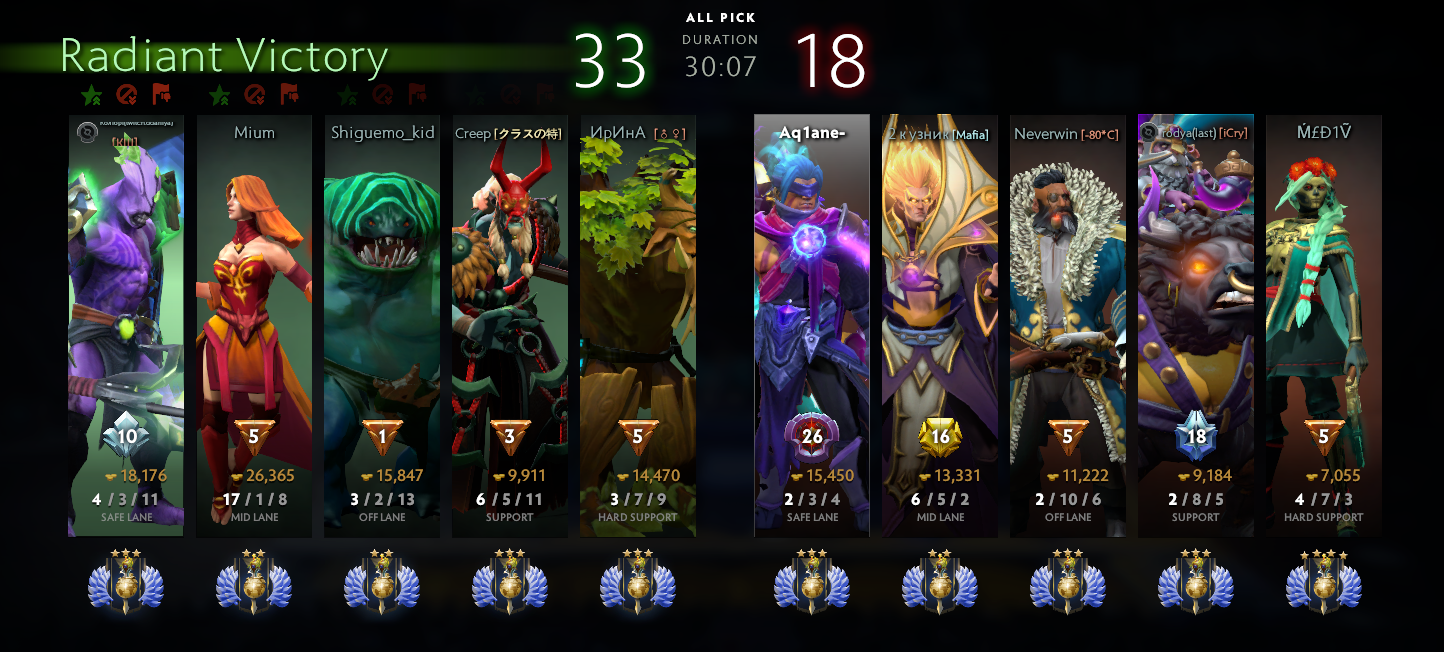Select Neverwin's Kunkka card
Viewport: 1444px width, 652px height.
coord(1068,300)
